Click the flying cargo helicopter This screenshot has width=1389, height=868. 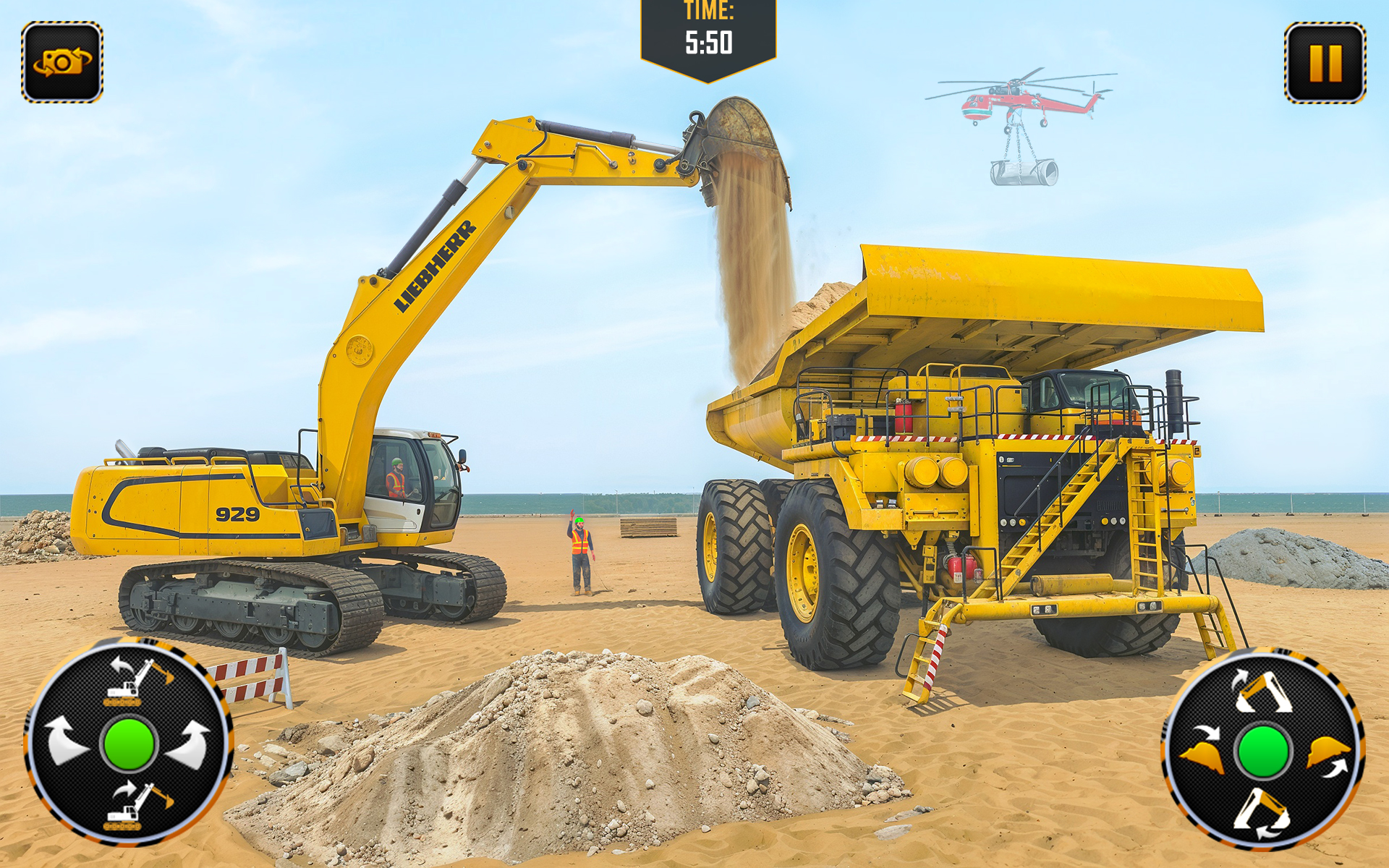(x=1013, y=101)
